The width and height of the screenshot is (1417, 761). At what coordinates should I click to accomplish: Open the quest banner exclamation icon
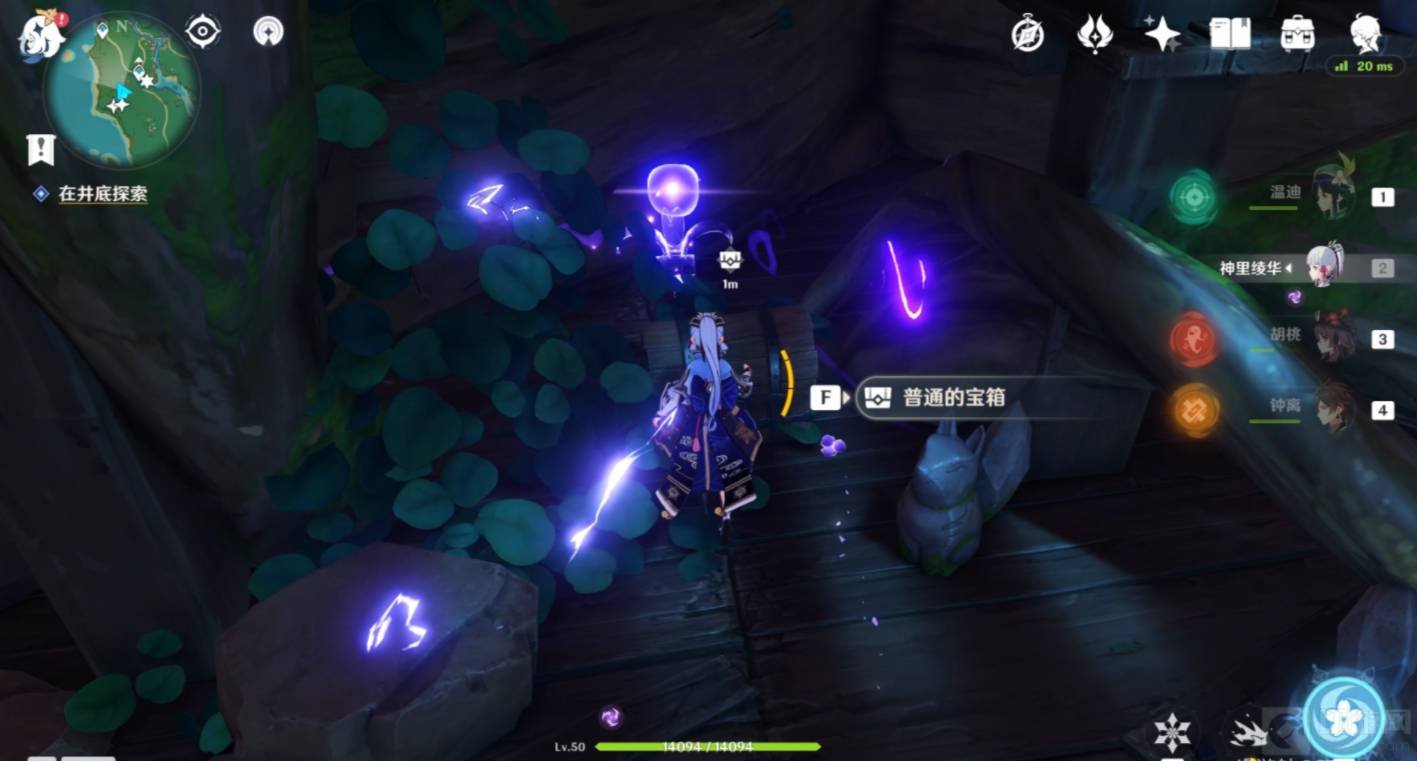(41, 150)
